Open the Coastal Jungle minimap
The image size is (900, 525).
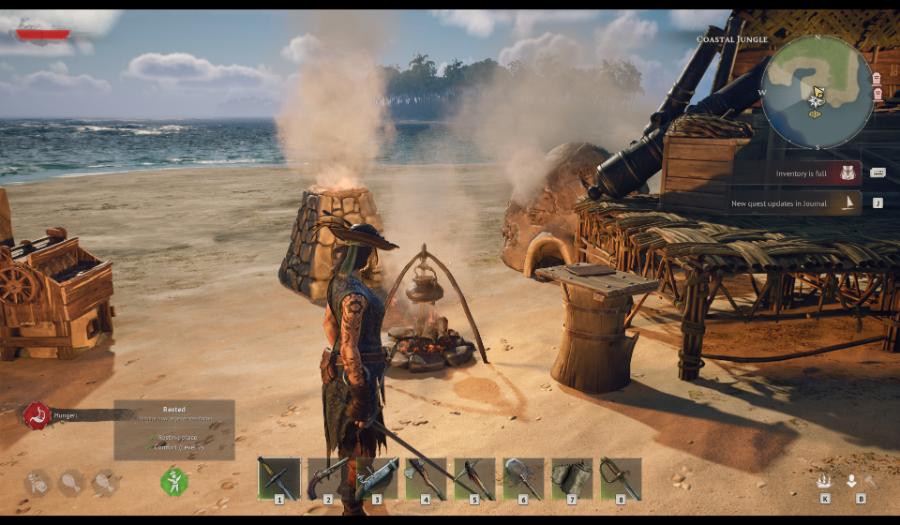(x=817, y=92)
